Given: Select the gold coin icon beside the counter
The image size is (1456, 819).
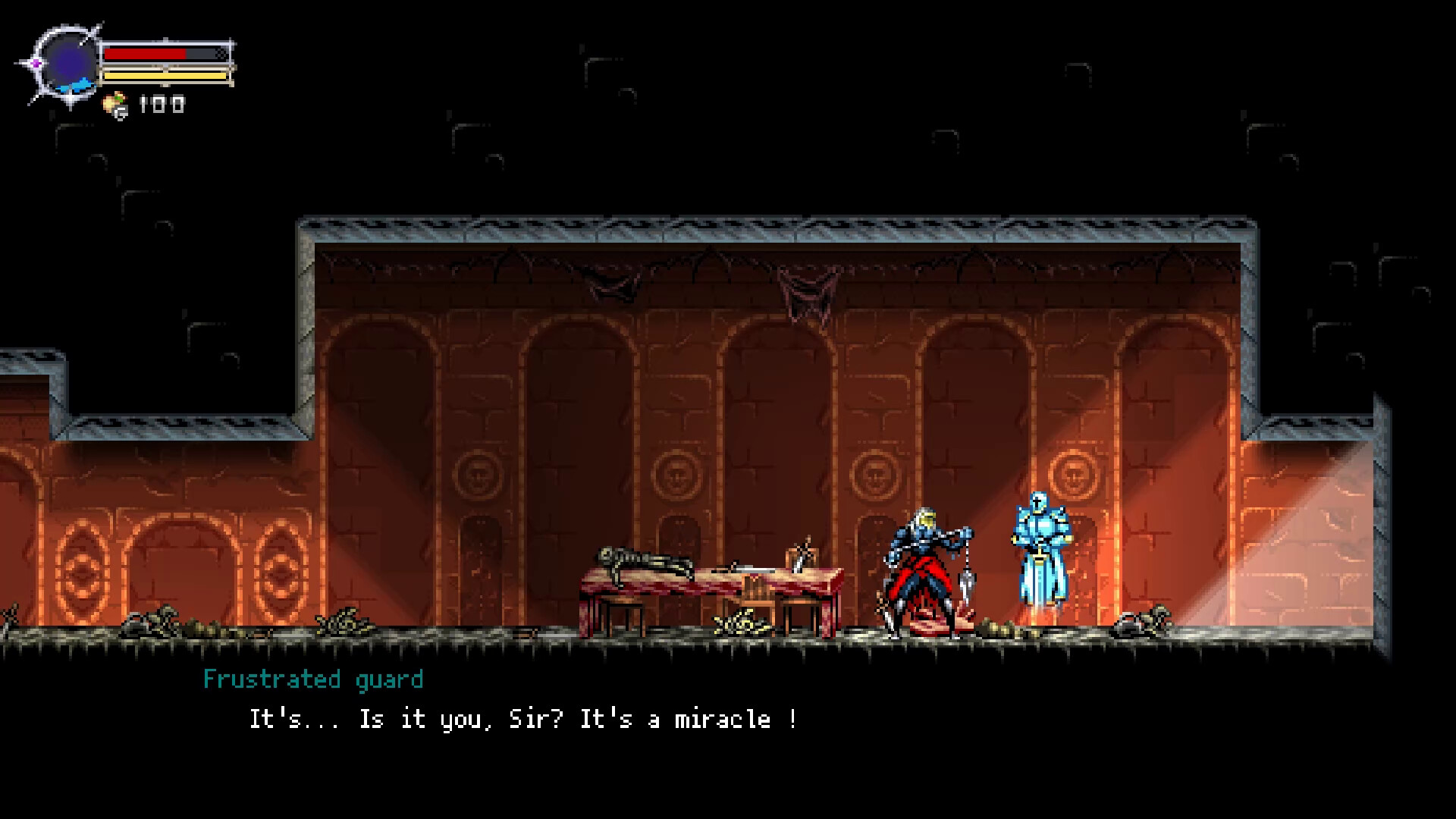Looking at the screenshot, I should (114, 101).
